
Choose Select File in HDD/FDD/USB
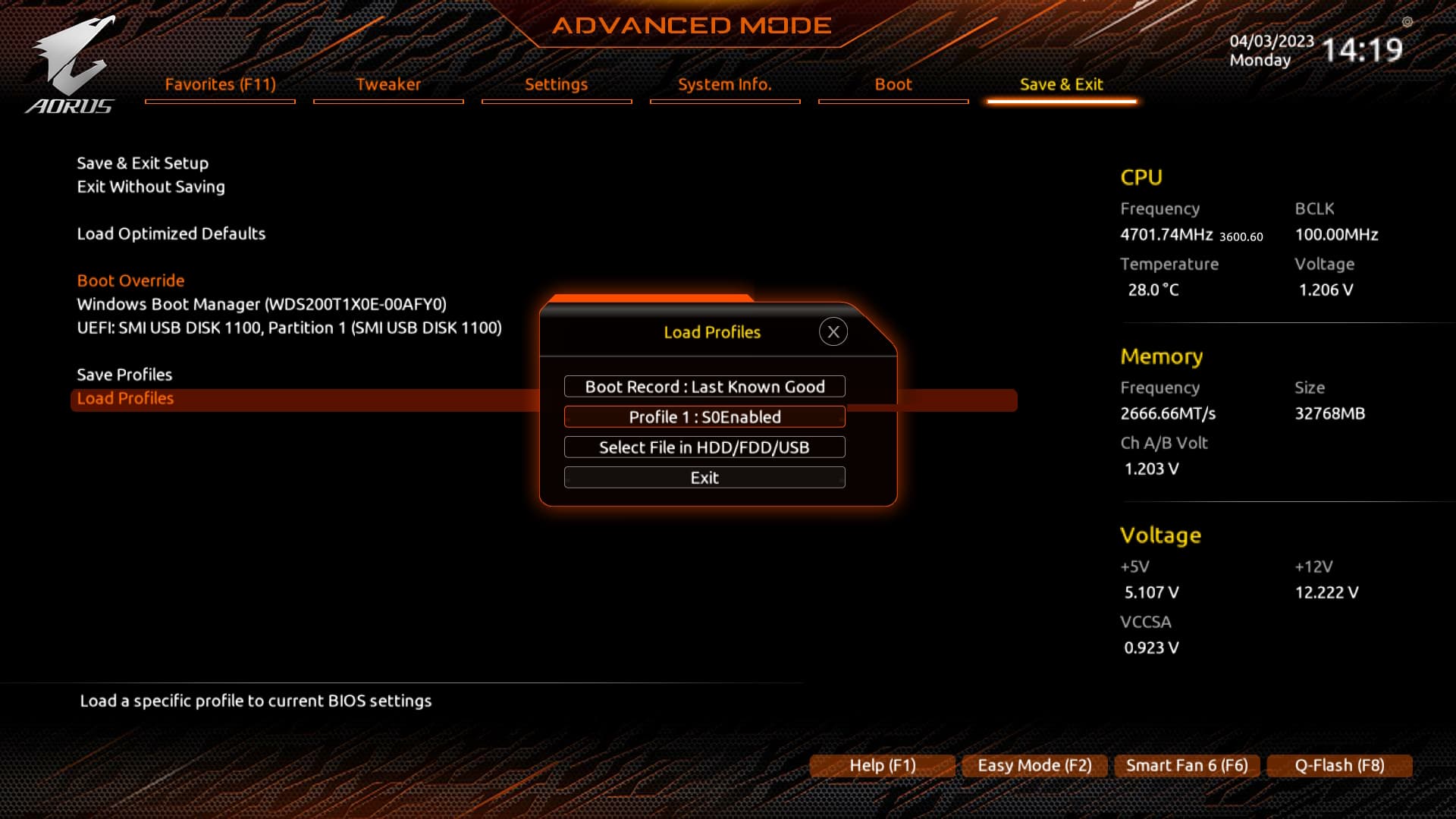coord(704,447)
